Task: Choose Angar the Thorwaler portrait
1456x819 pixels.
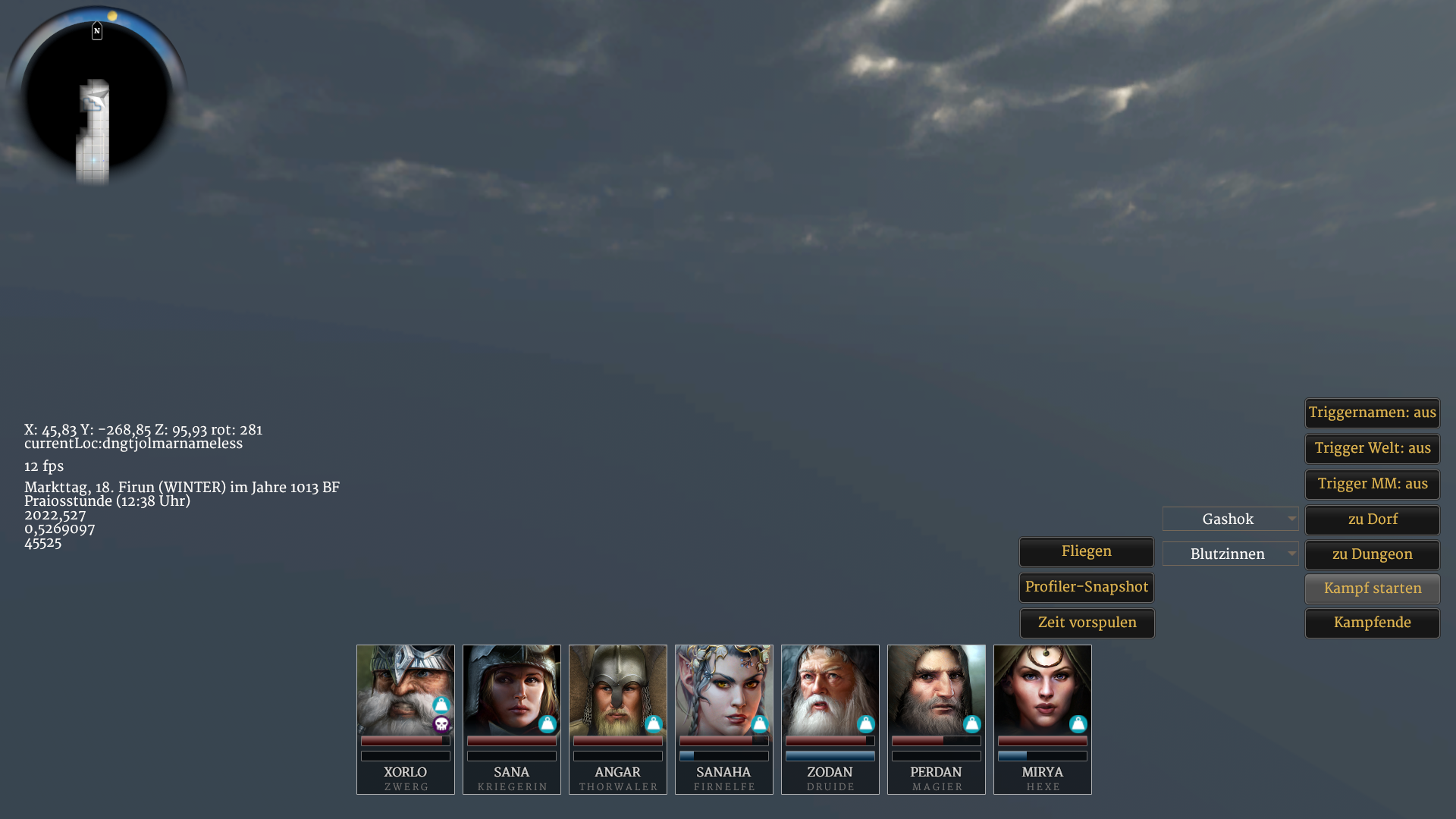Action: 618,690
